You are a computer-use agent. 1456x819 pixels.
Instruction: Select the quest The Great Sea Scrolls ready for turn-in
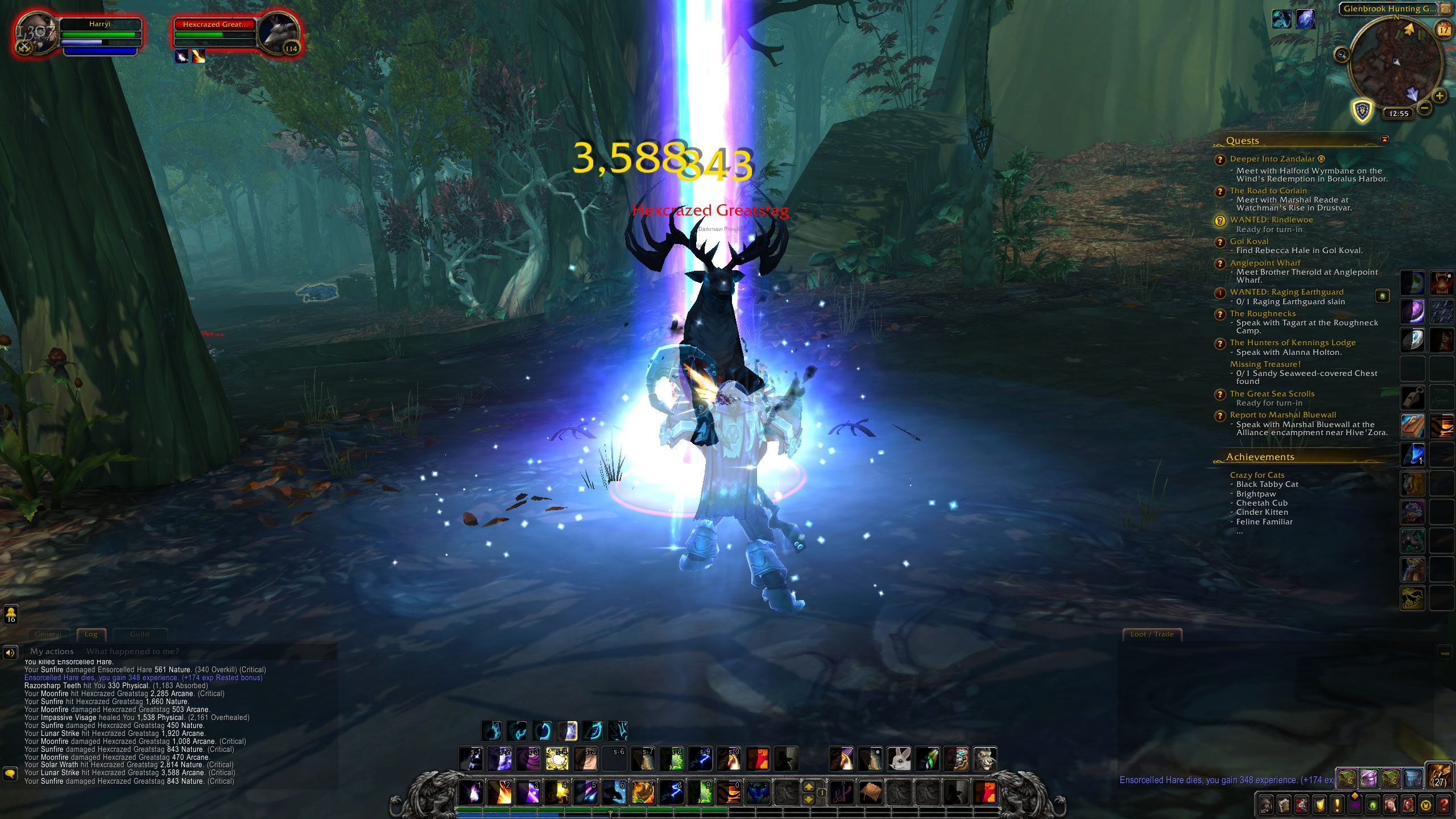coord(1272,394)
